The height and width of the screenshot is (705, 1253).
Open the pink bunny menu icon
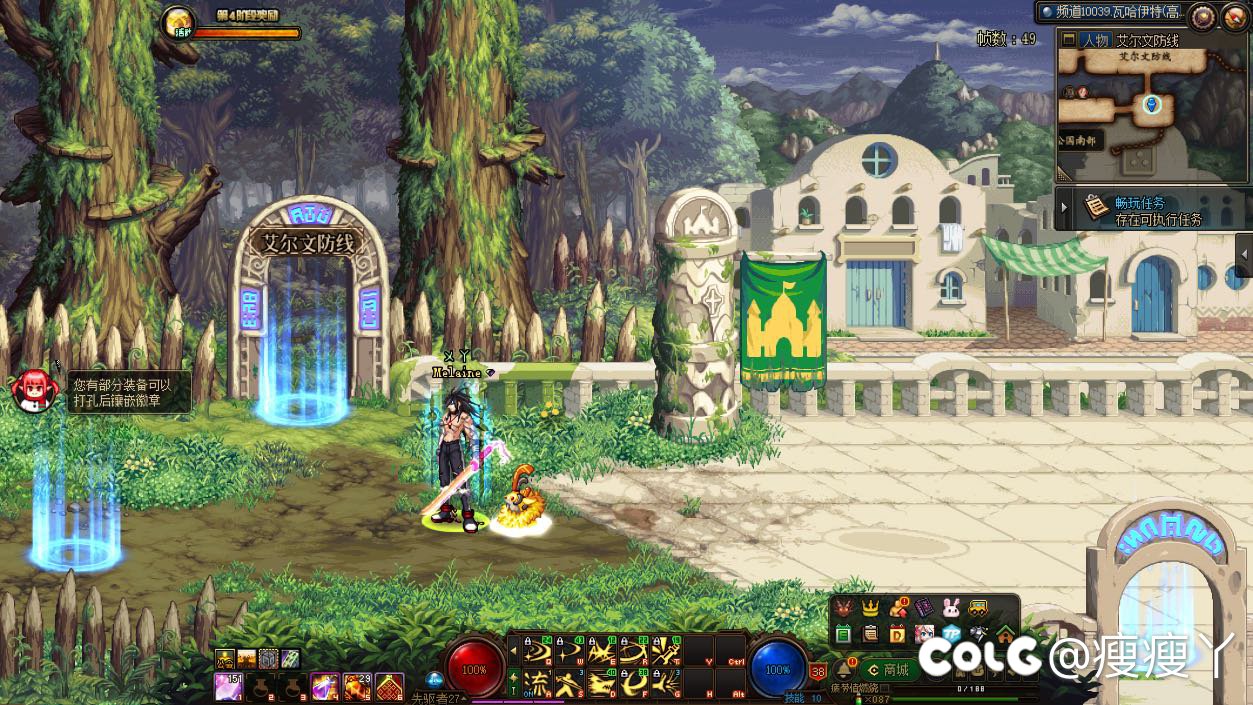coord(950,609)
